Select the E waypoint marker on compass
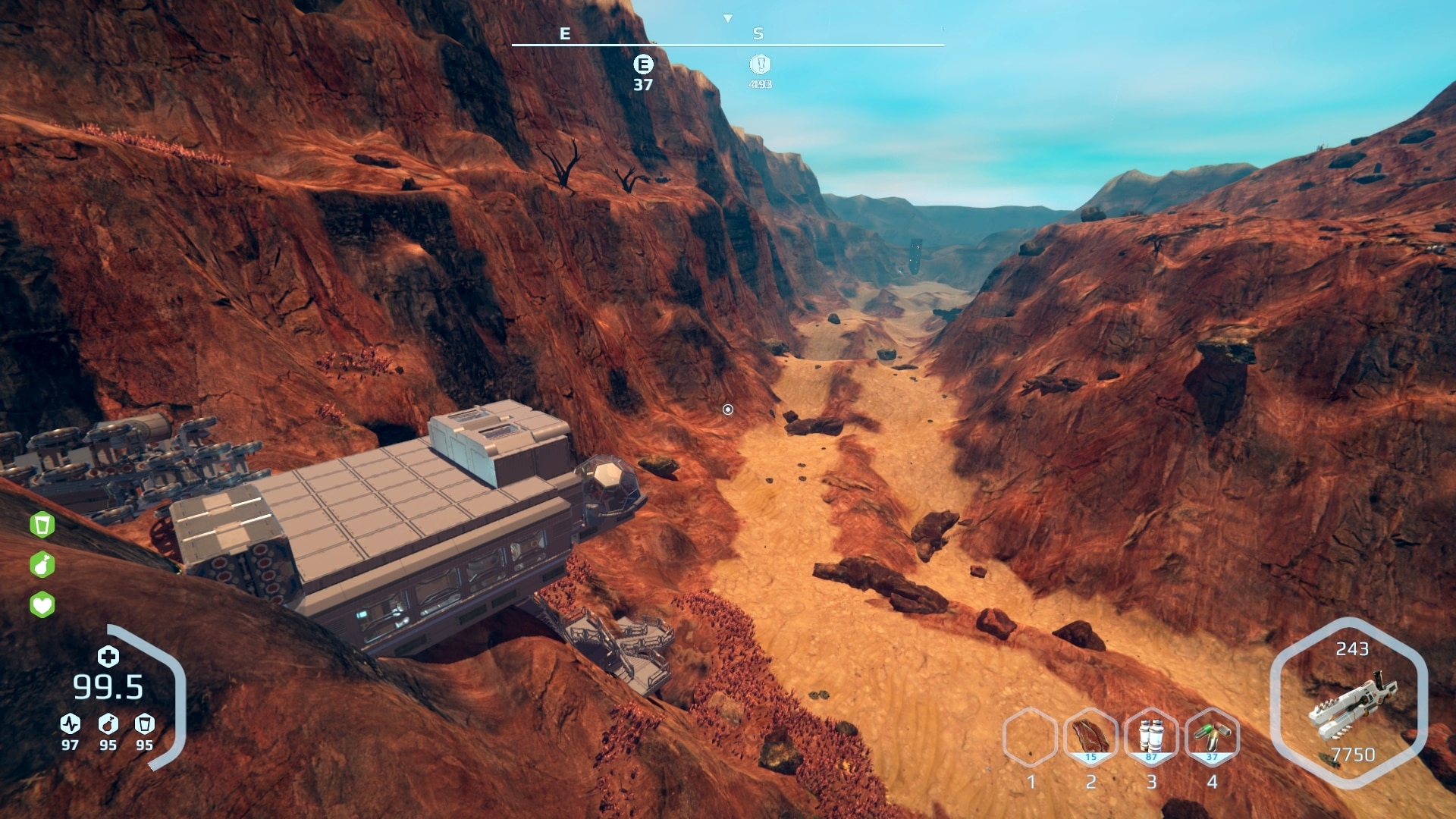Screen dimensions: 1456x819 pyautogui.click(x=643, y=64)
